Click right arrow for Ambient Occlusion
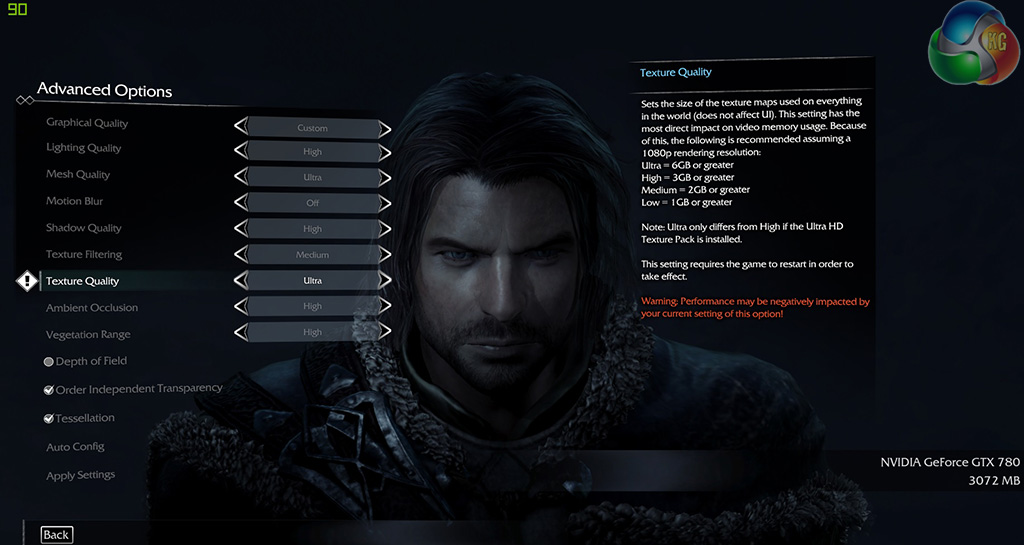1024x545 pixels. [385, 306]
